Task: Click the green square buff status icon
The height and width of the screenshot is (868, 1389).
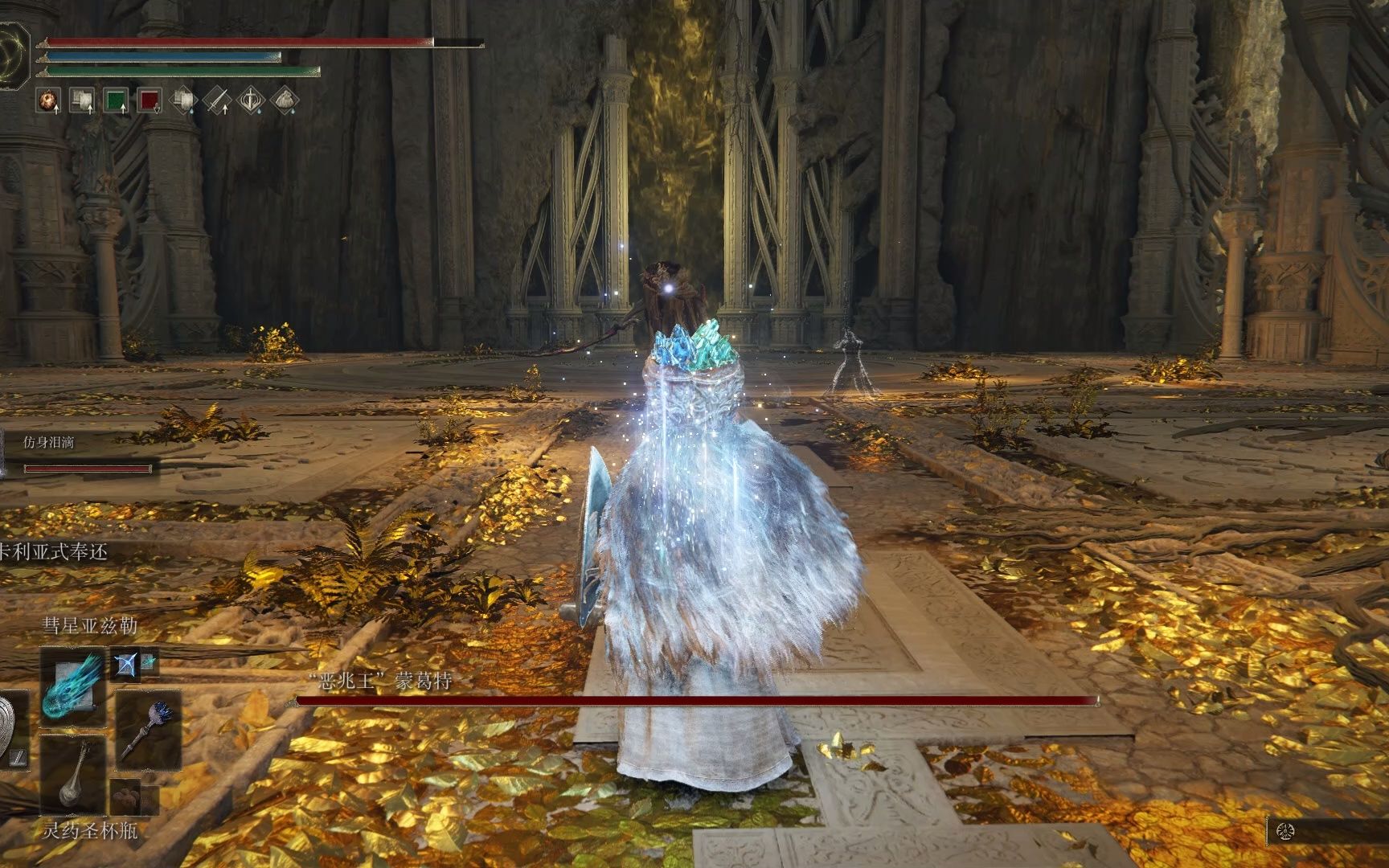Action: click(116, 100)
